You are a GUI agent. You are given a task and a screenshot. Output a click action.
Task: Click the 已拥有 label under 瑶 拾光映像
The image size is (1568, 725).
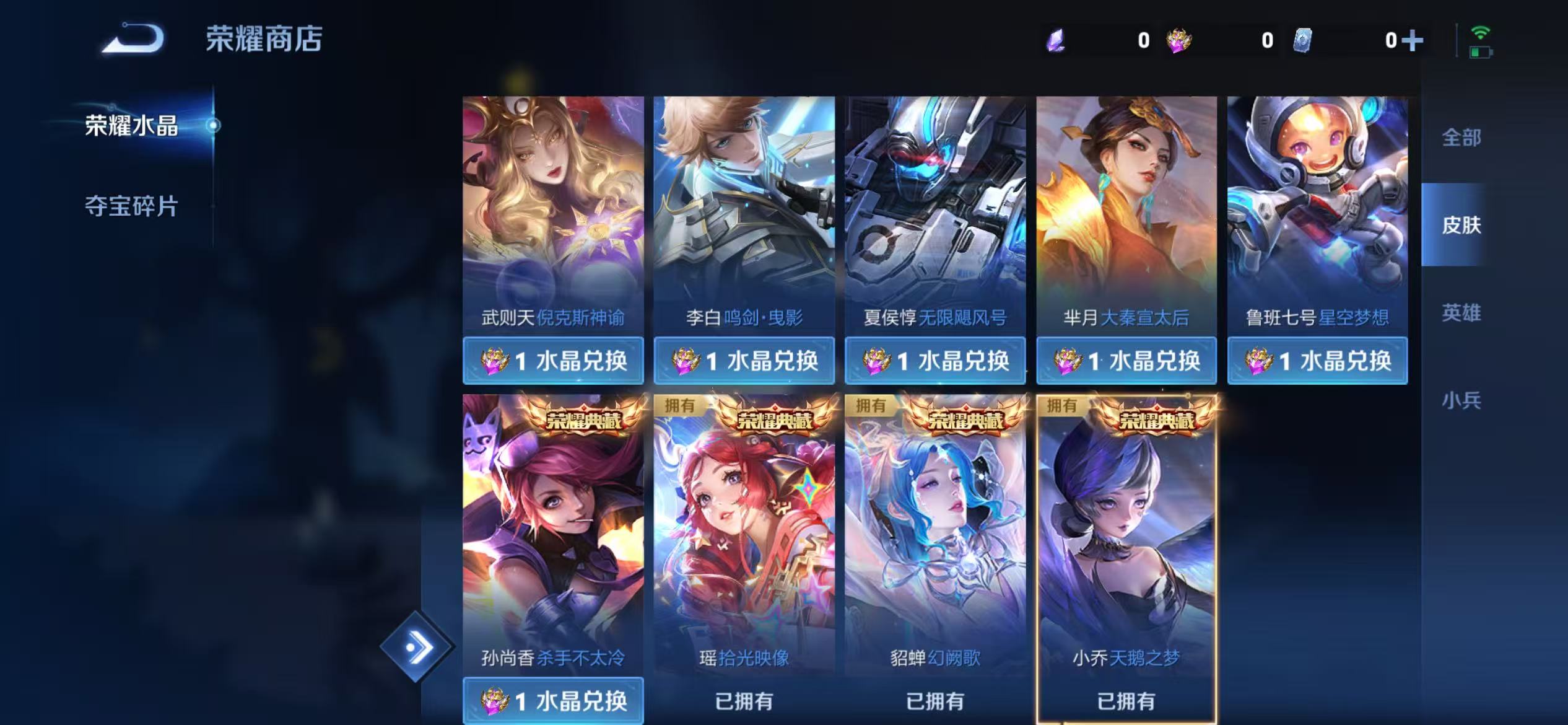coord(744,701)
